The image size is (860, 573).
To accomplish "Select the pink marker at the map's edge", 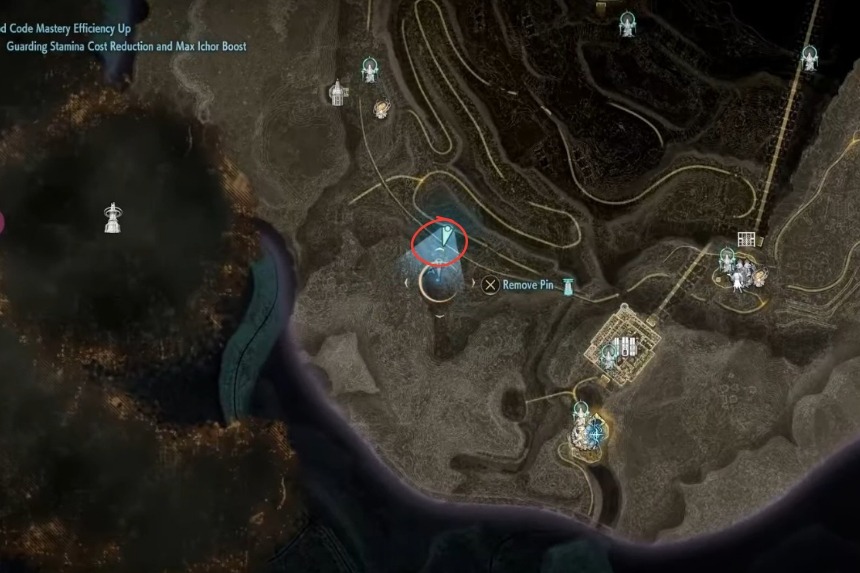I will (2, 222).
